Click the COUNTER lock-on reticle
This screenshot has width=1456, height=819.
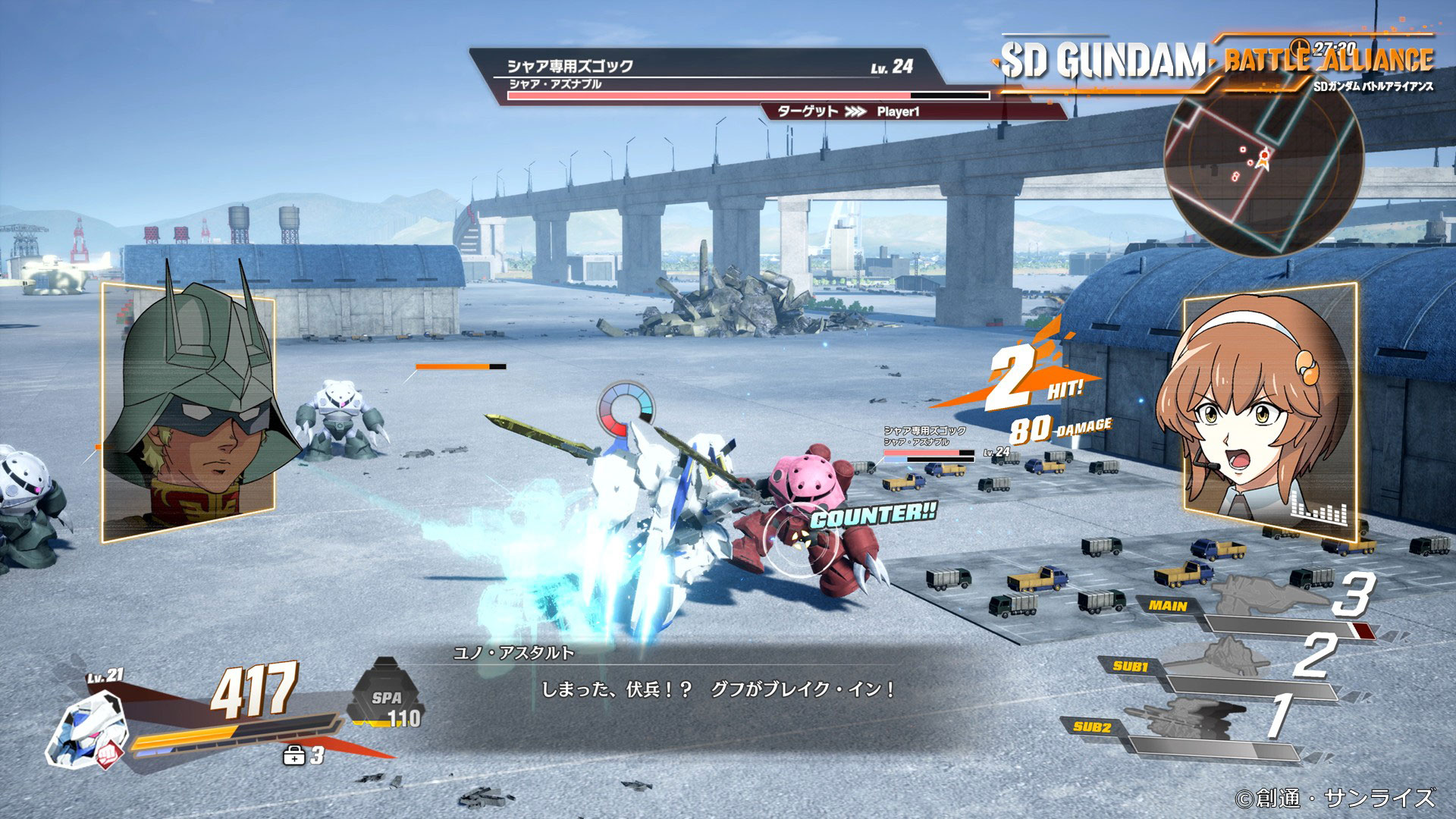point(799,538)
